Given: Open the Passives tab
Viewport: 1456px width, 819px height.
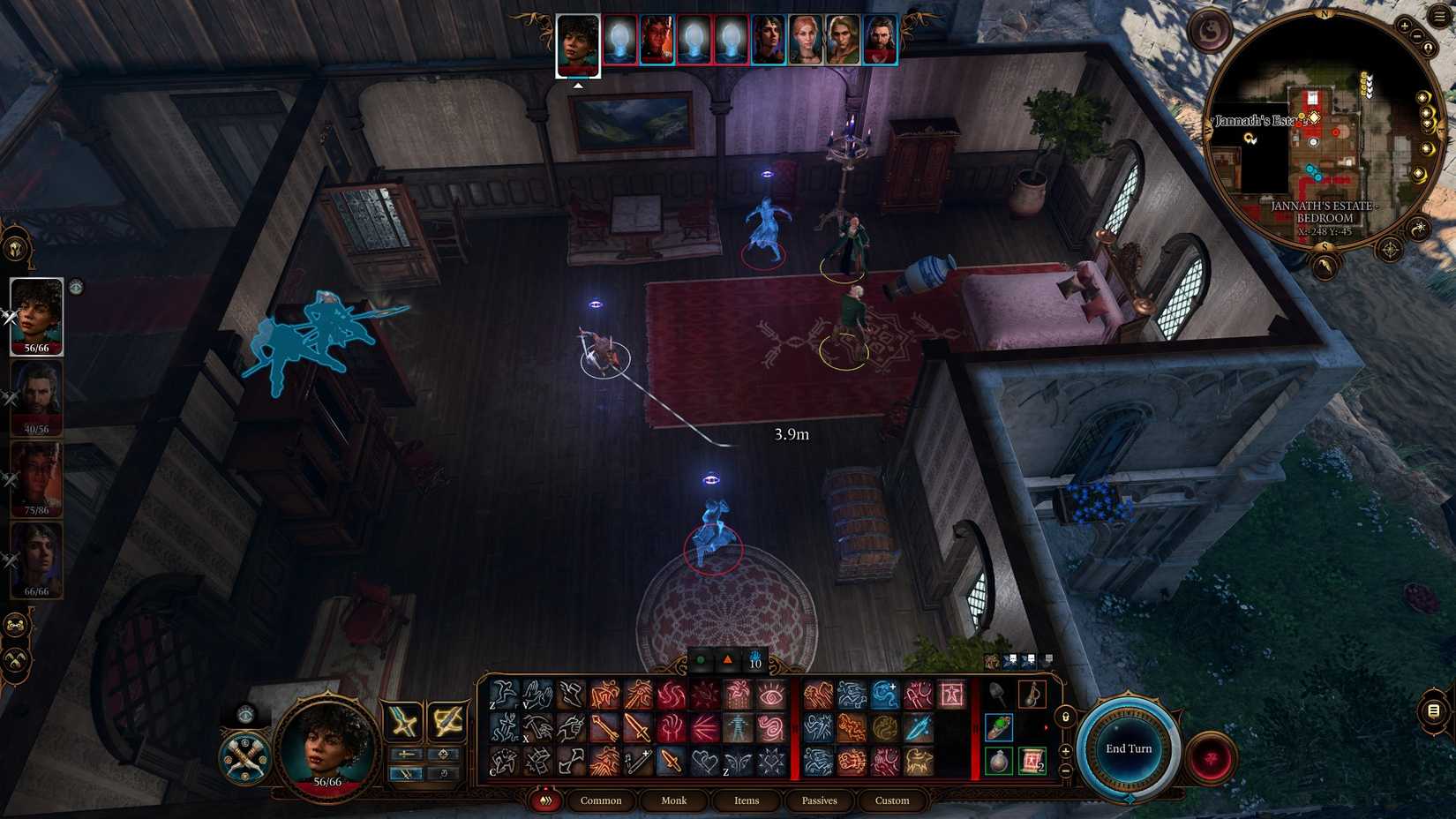Looking at the screenshot, I should click(x=819, y=800).
